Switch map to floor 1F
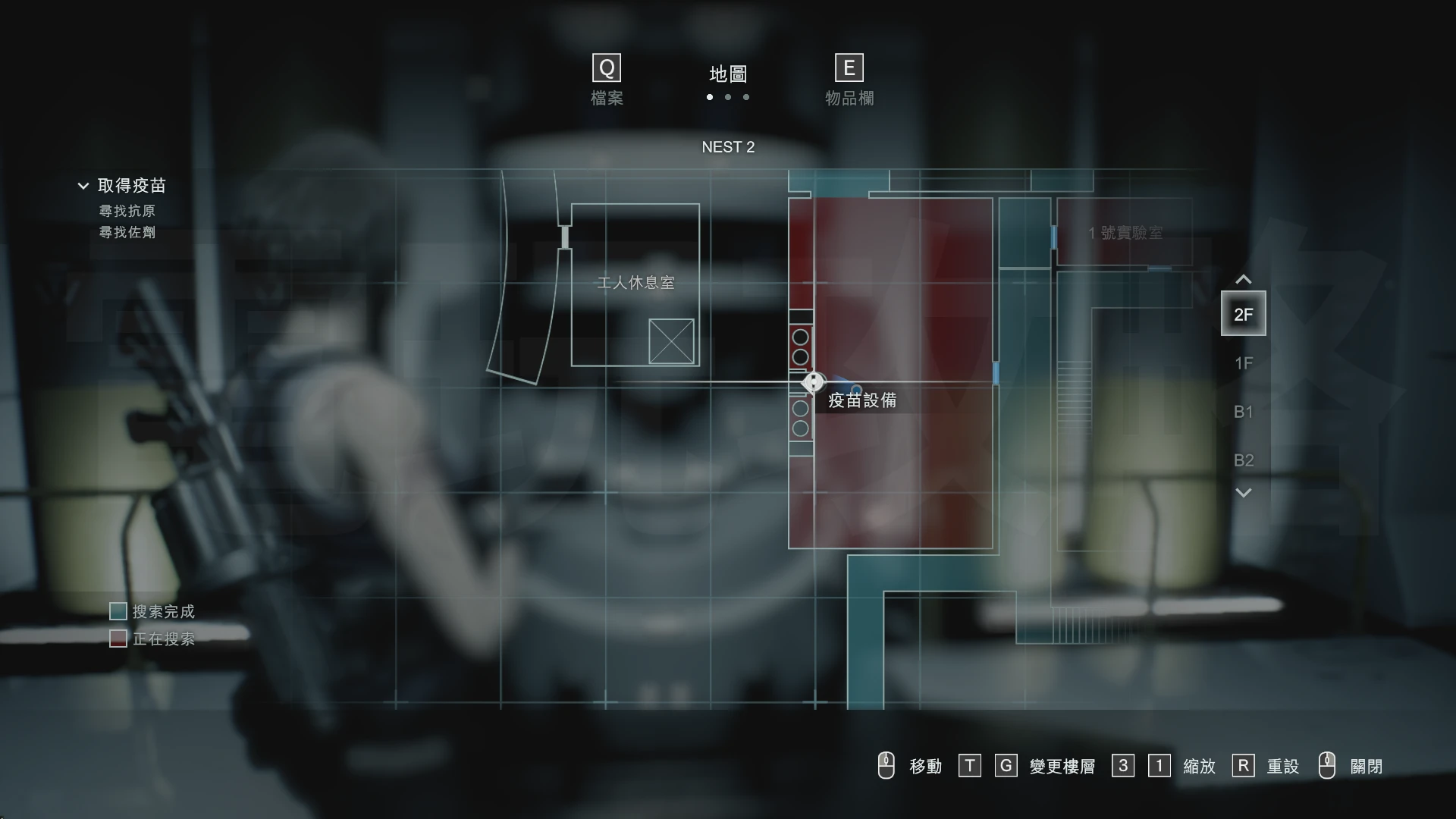The image size is (1456, 819). [x=1243, y=363]
